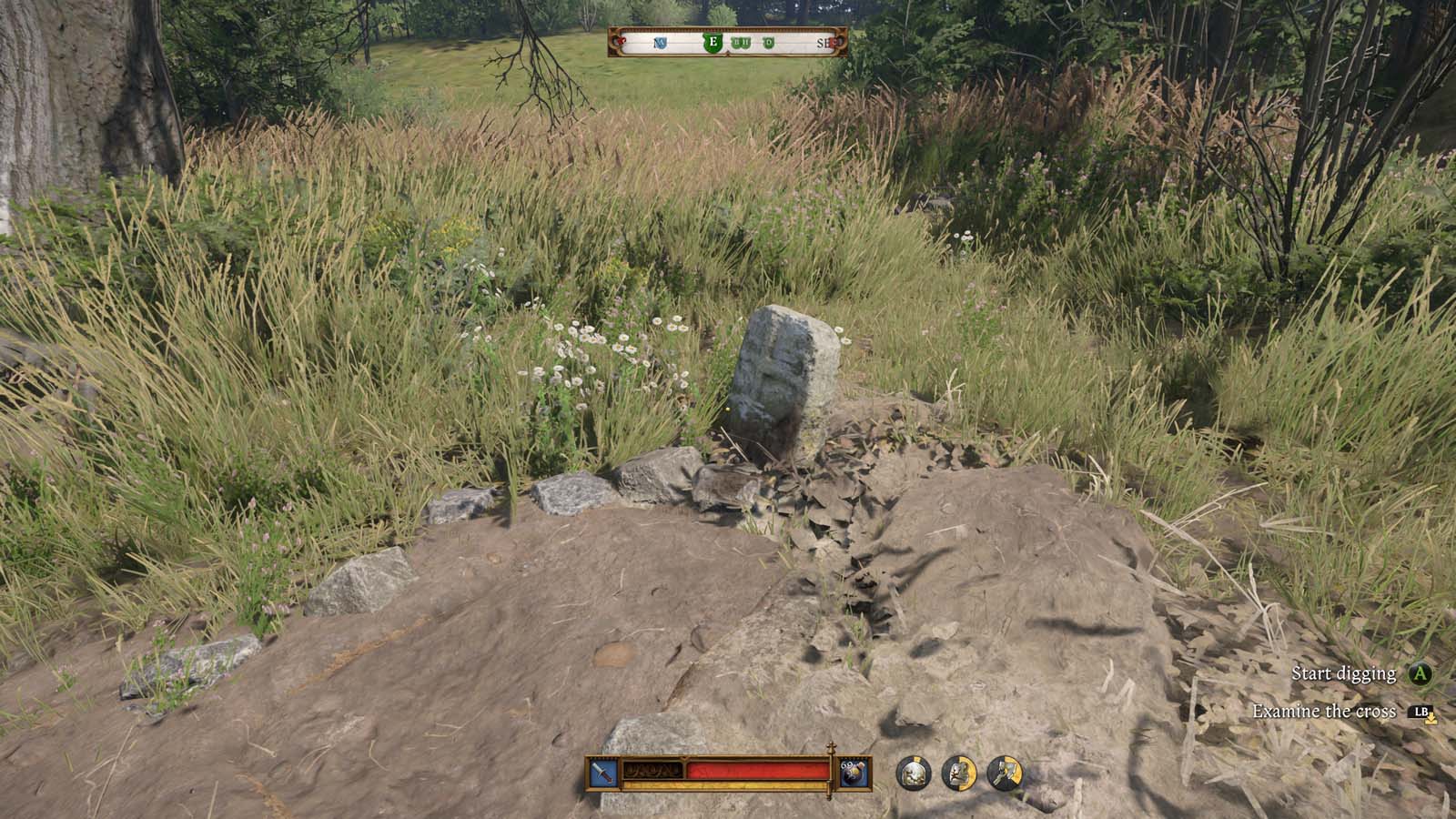Select the sword weapon icon in the HUD
This screenshot has height=819, width=1456.
[602, 773]
